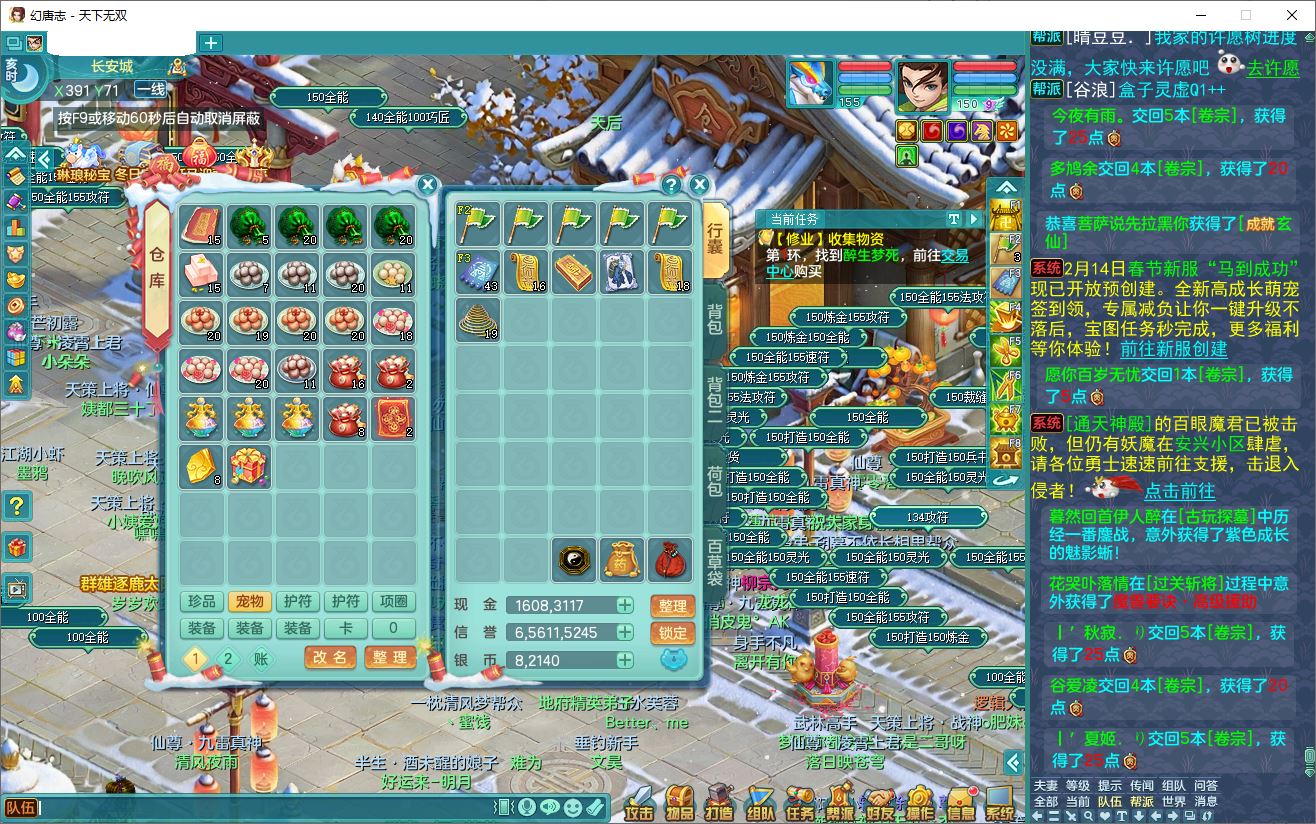Select the golden gift box item
This screenshot has height=824, width=1316.
(x=249, y=467)
